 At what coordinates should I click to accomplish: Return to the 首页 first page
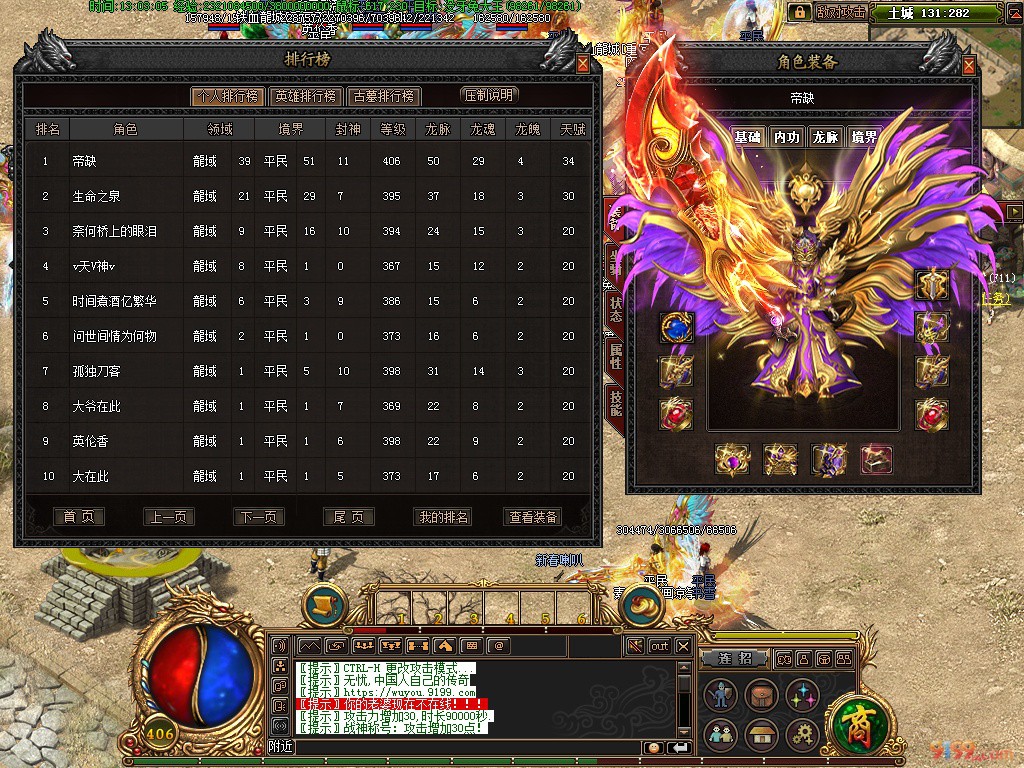point(78,517)
